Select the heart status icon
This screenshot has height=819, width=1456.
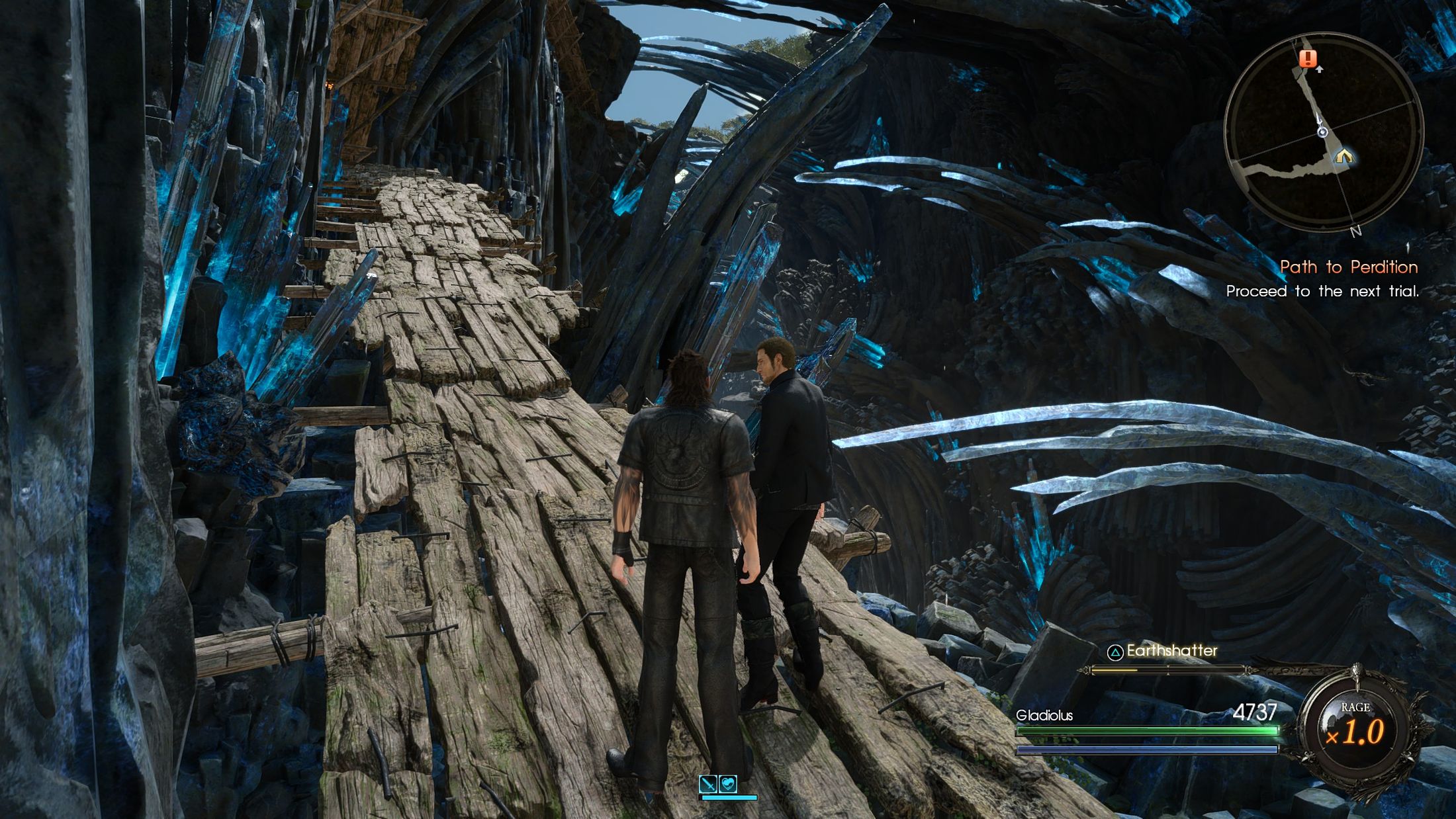728,784
